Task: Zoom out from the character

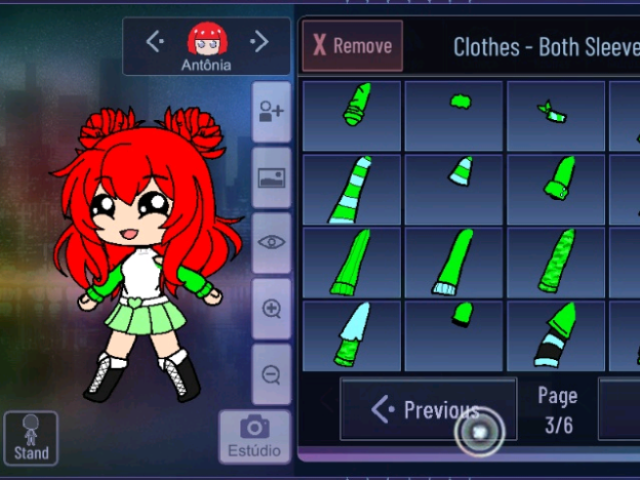Action: point(271,374)
